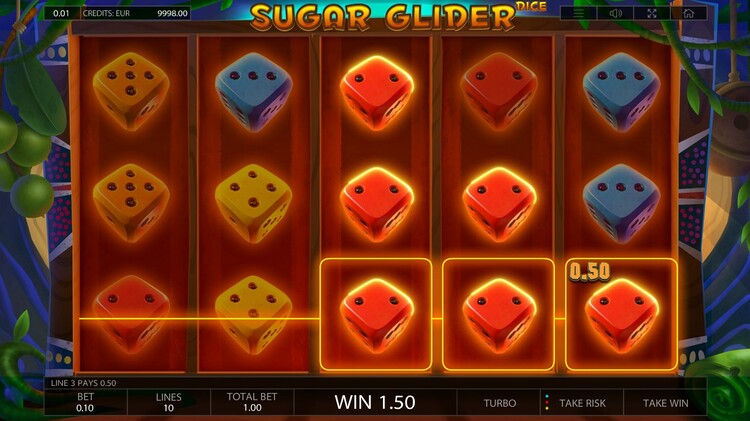This screenshot has width=750, height=421.
Task: Go to the home lobby
Action: [689, 13]
